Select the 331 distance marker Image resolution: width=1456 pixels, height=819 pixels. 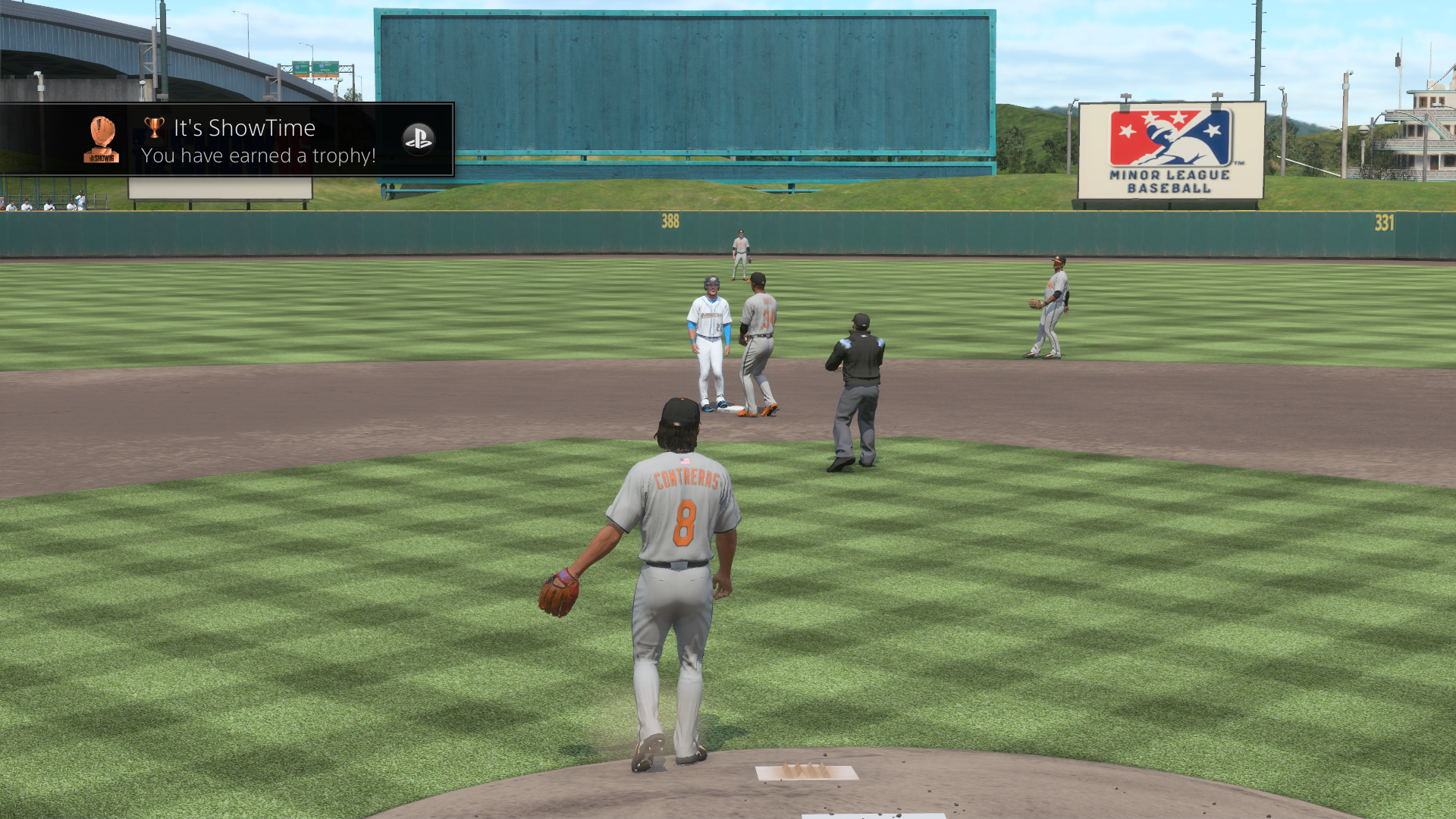1385,222
